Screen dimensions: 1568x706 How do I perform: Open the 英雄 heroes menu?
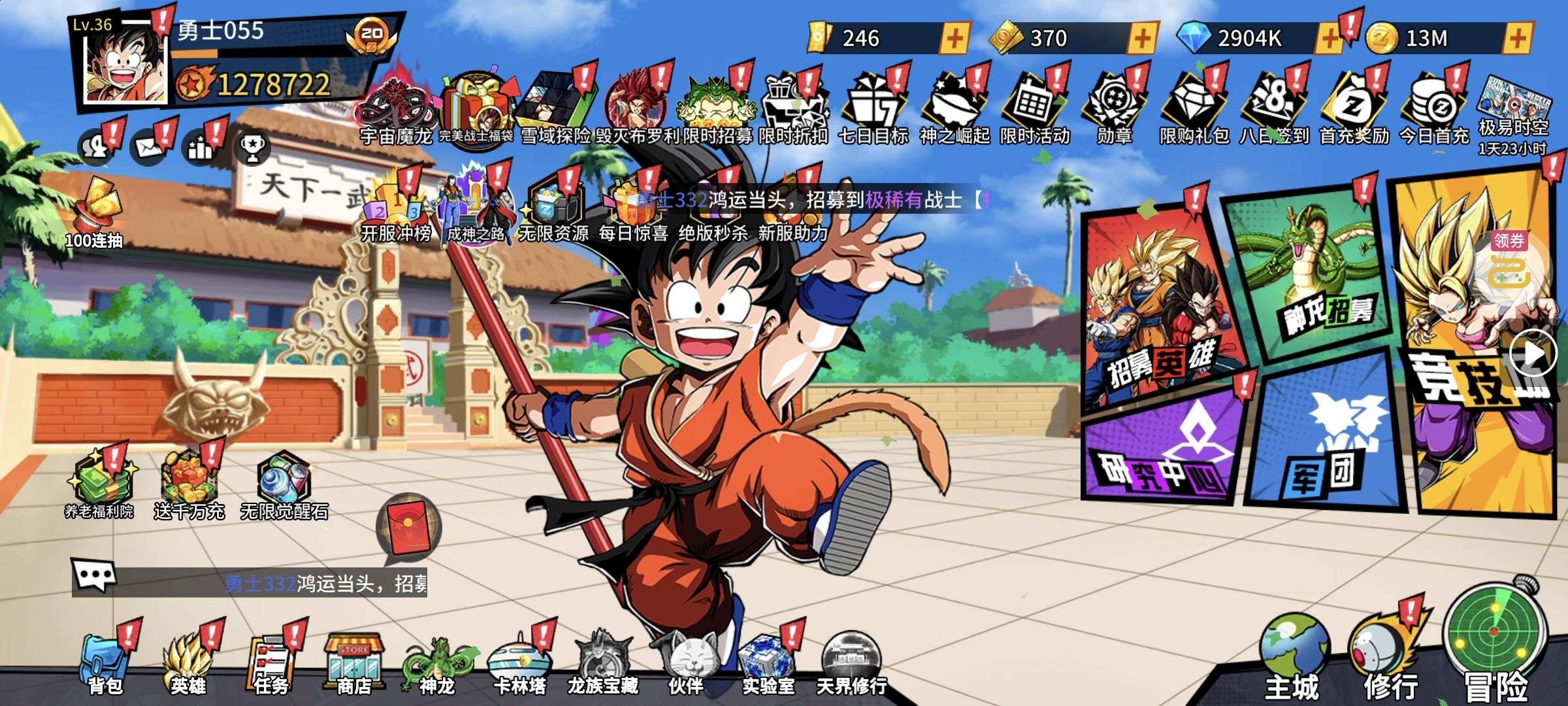pyautogui.click(x=188, y=664)
